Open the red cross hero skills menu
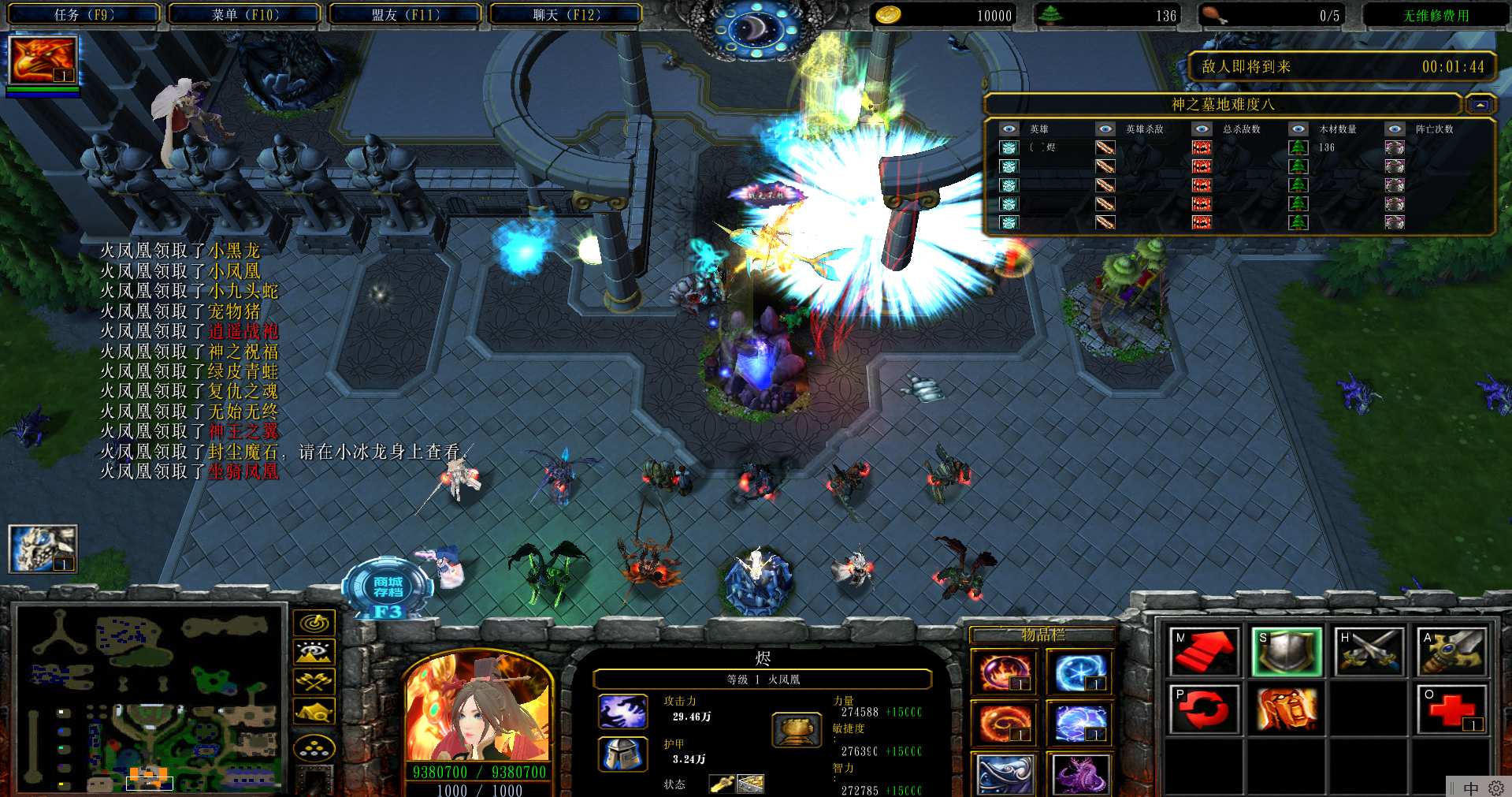The height and width of the screenshot is (797, 1512). (1451, 709)
